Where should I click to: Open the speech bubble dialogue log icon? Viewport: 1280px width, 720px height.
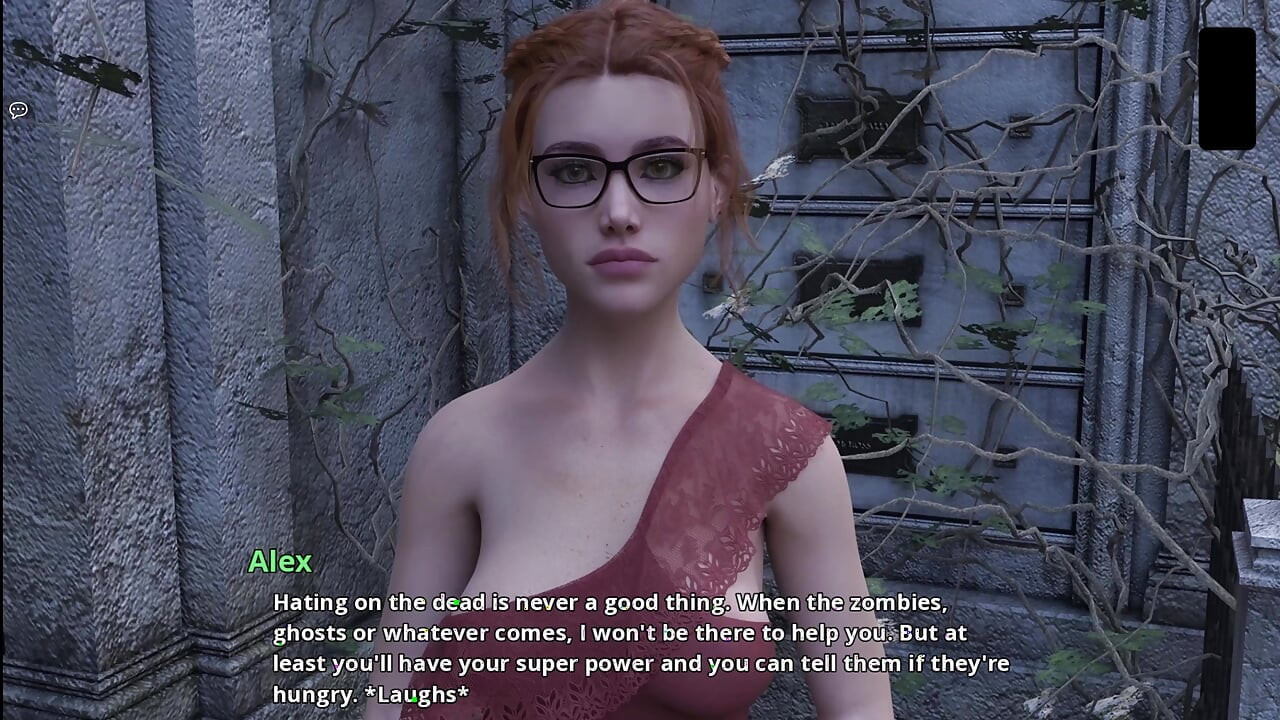(18, 110)
